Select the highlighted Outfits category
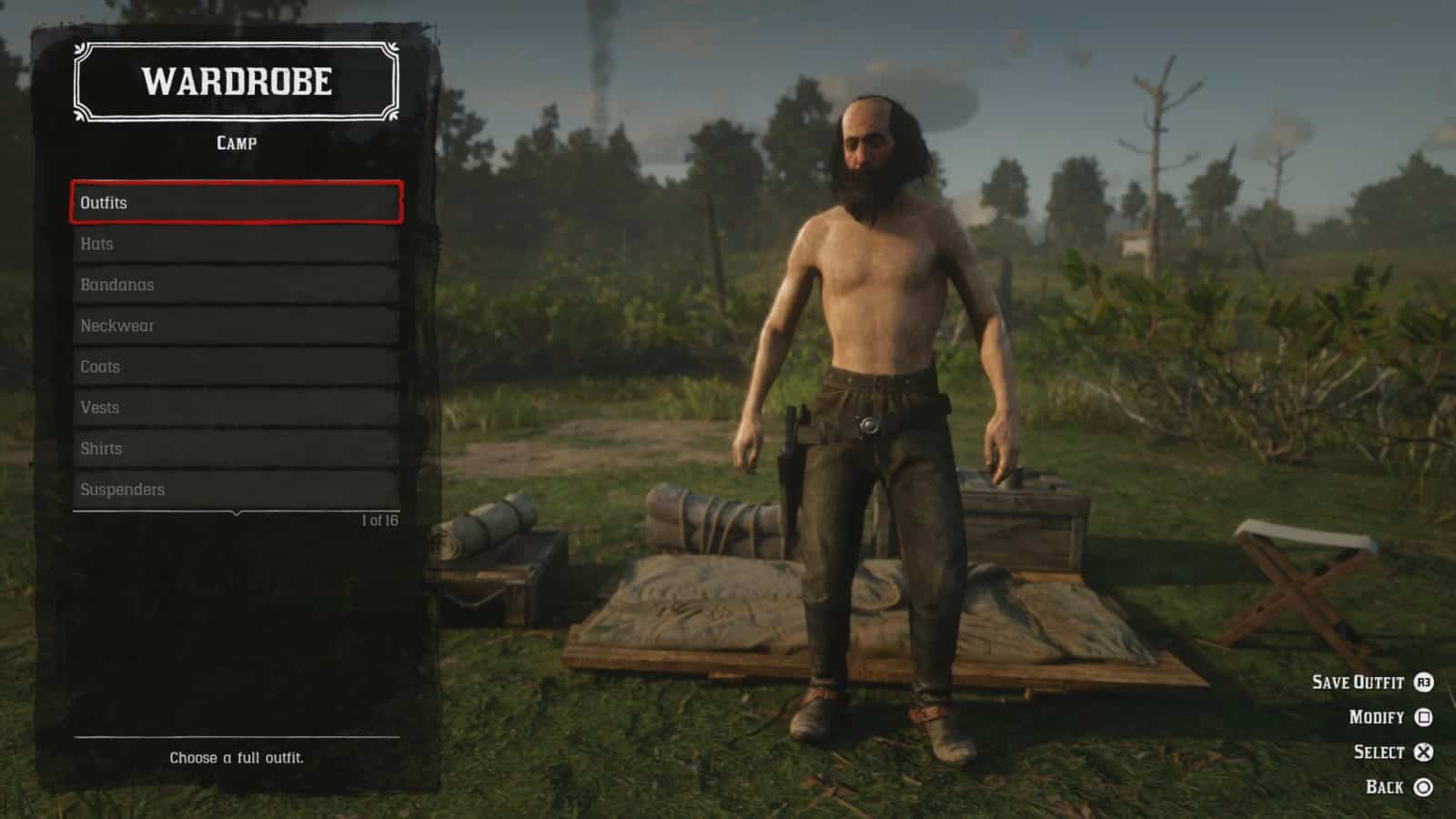 pyautogui.click(x=235, y=202)
